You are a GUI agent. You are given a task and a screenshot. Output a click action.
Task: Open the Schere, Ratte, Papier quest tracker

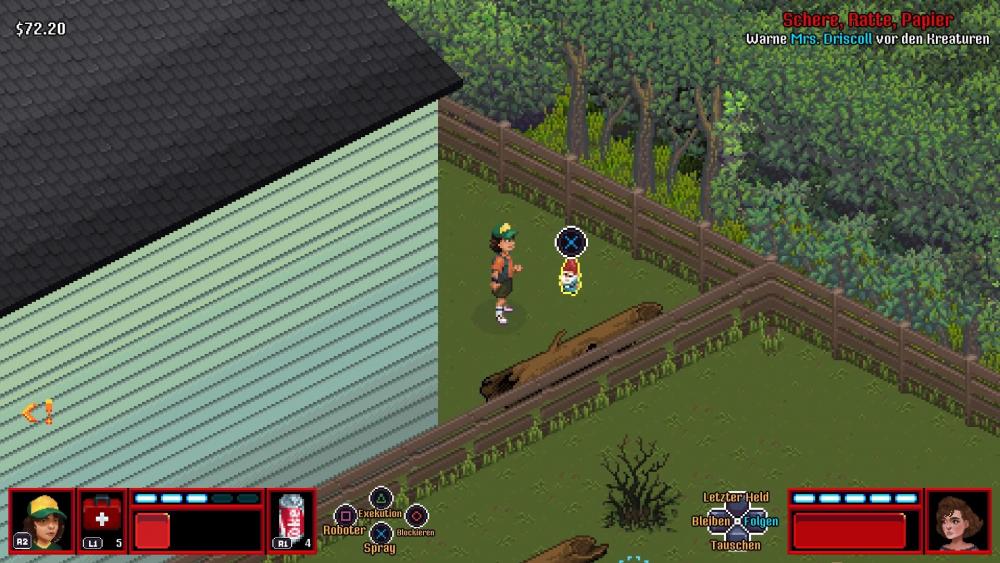867,20
